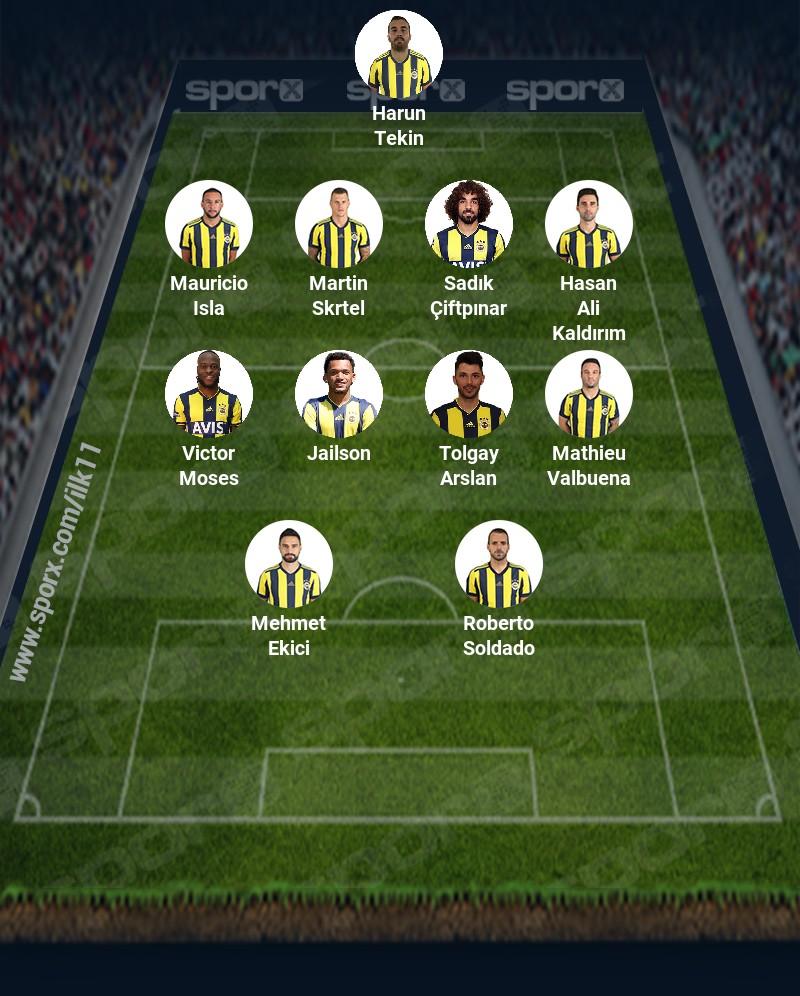Choose forward Mehmet Ekici

(289, 564)
